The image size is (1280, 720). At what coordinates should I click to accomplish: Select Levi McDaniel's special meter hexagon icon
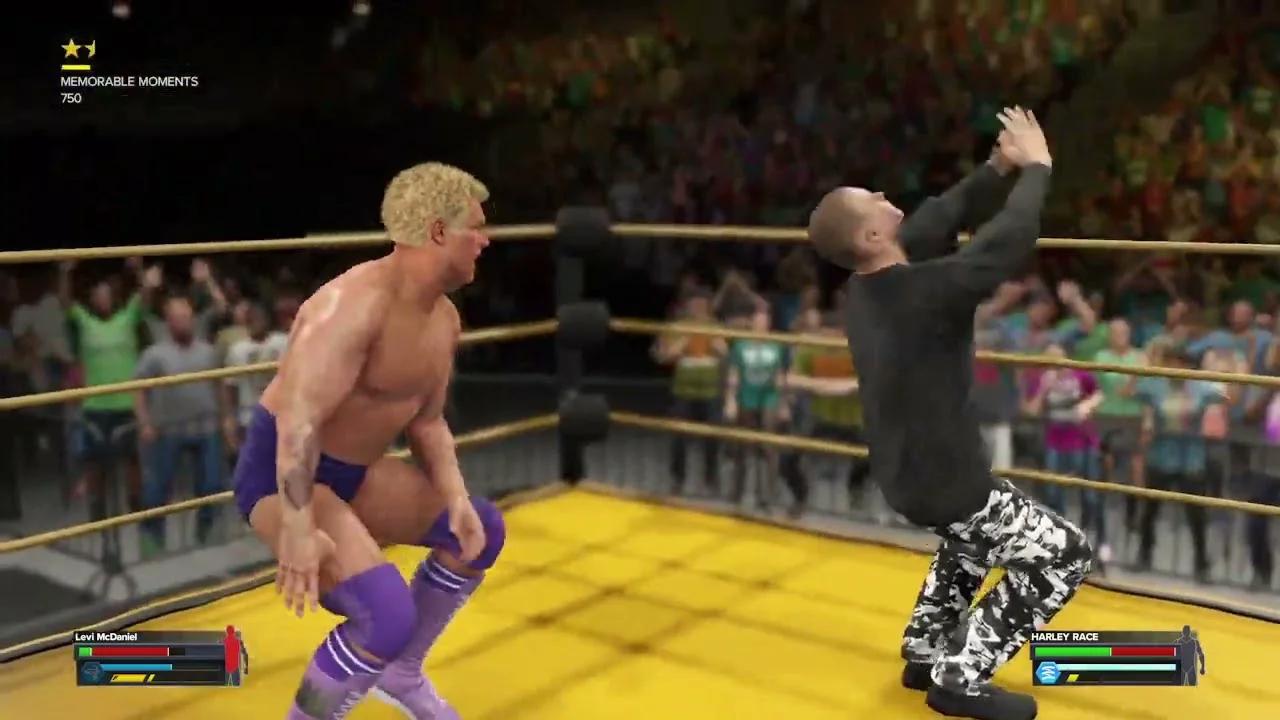[90, 672]
